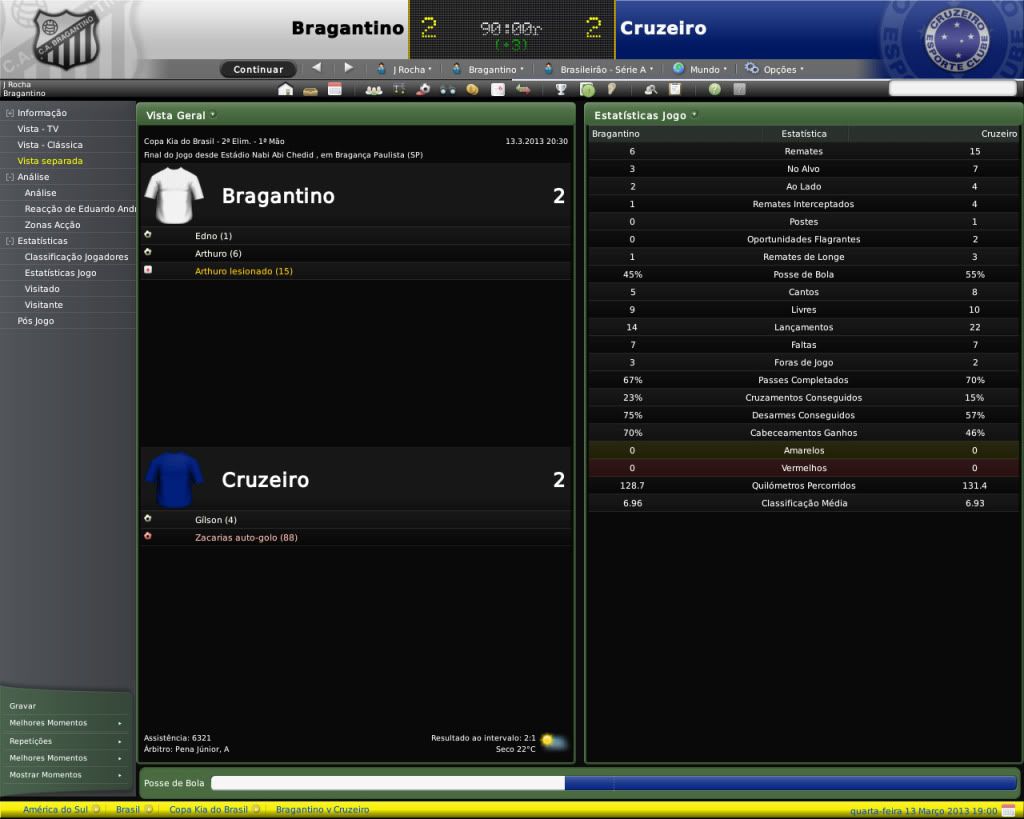Image resolution: width=1024 pixels, height=819 pixels.
Task: Click the search input field
Action: coord(952,89)
